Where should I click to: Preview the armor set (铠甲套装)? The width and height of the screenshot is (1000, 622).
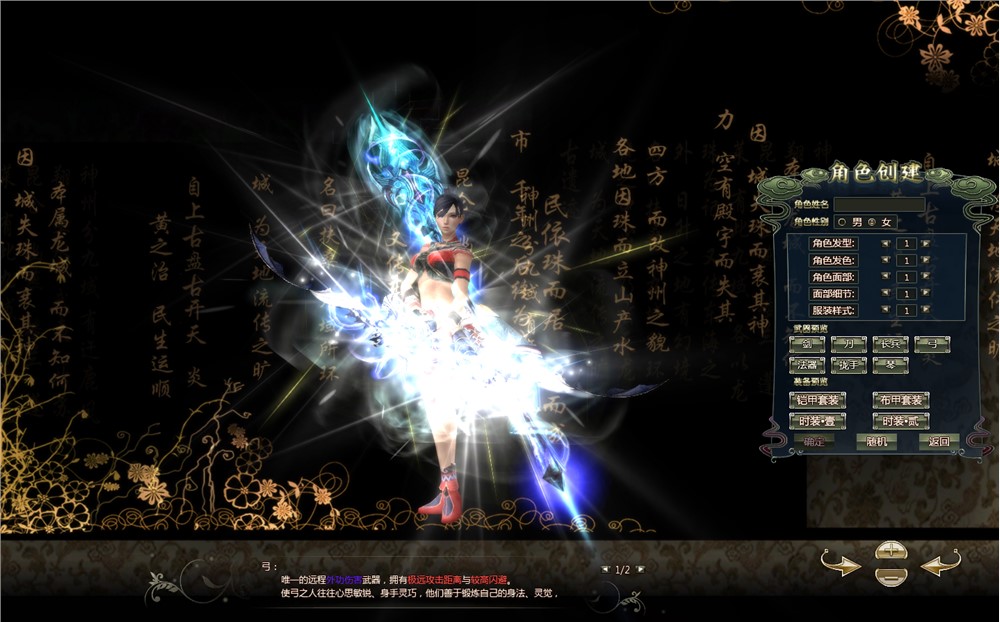(x=817, y=400)
